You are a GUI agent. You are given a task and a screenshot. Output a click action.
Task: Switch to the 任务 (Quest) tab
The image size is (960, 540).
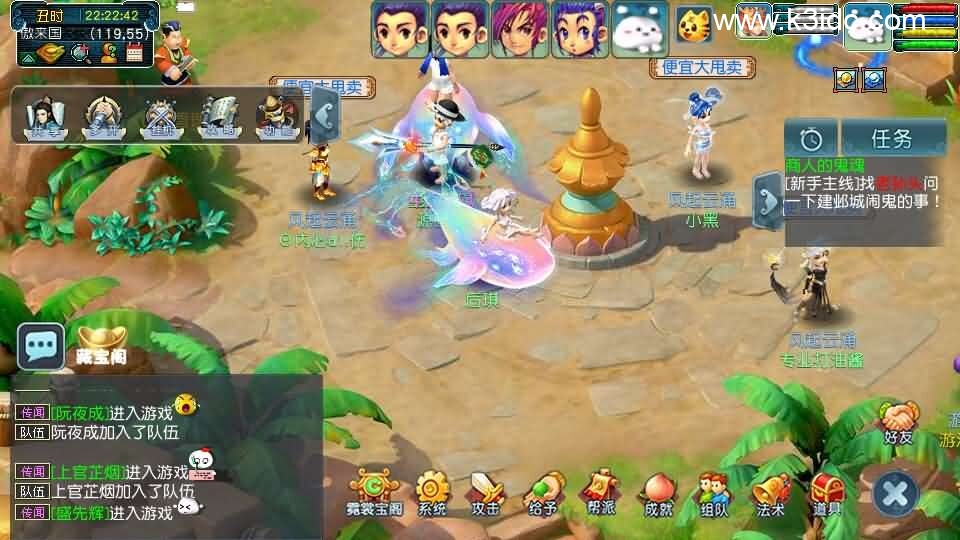(892, 138)
